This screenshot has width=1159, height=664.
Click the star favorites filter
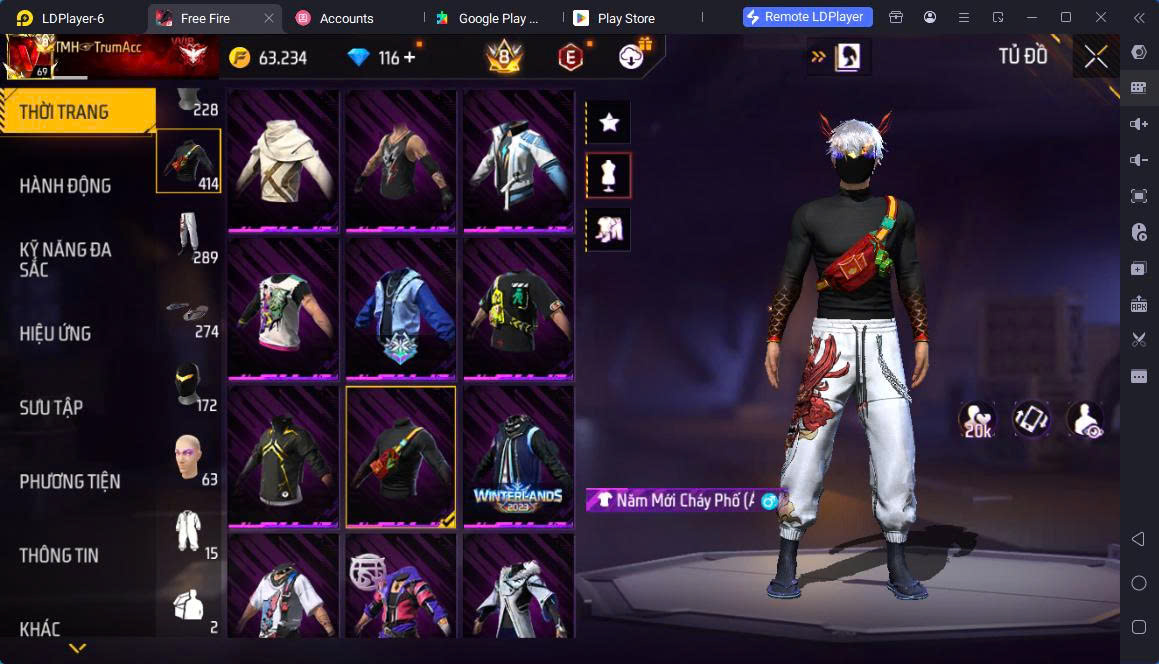(x=609, y=122)
